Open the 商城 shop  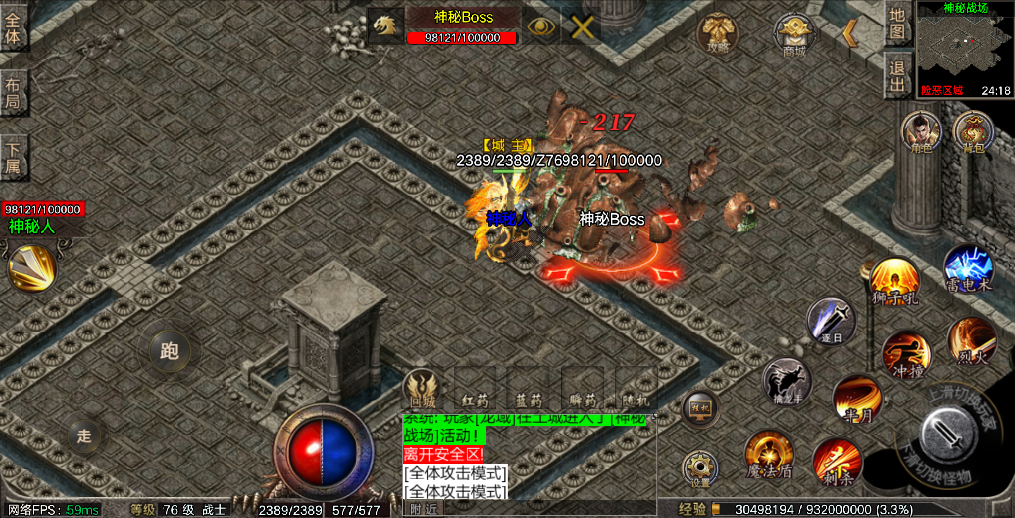click(794, 35)
